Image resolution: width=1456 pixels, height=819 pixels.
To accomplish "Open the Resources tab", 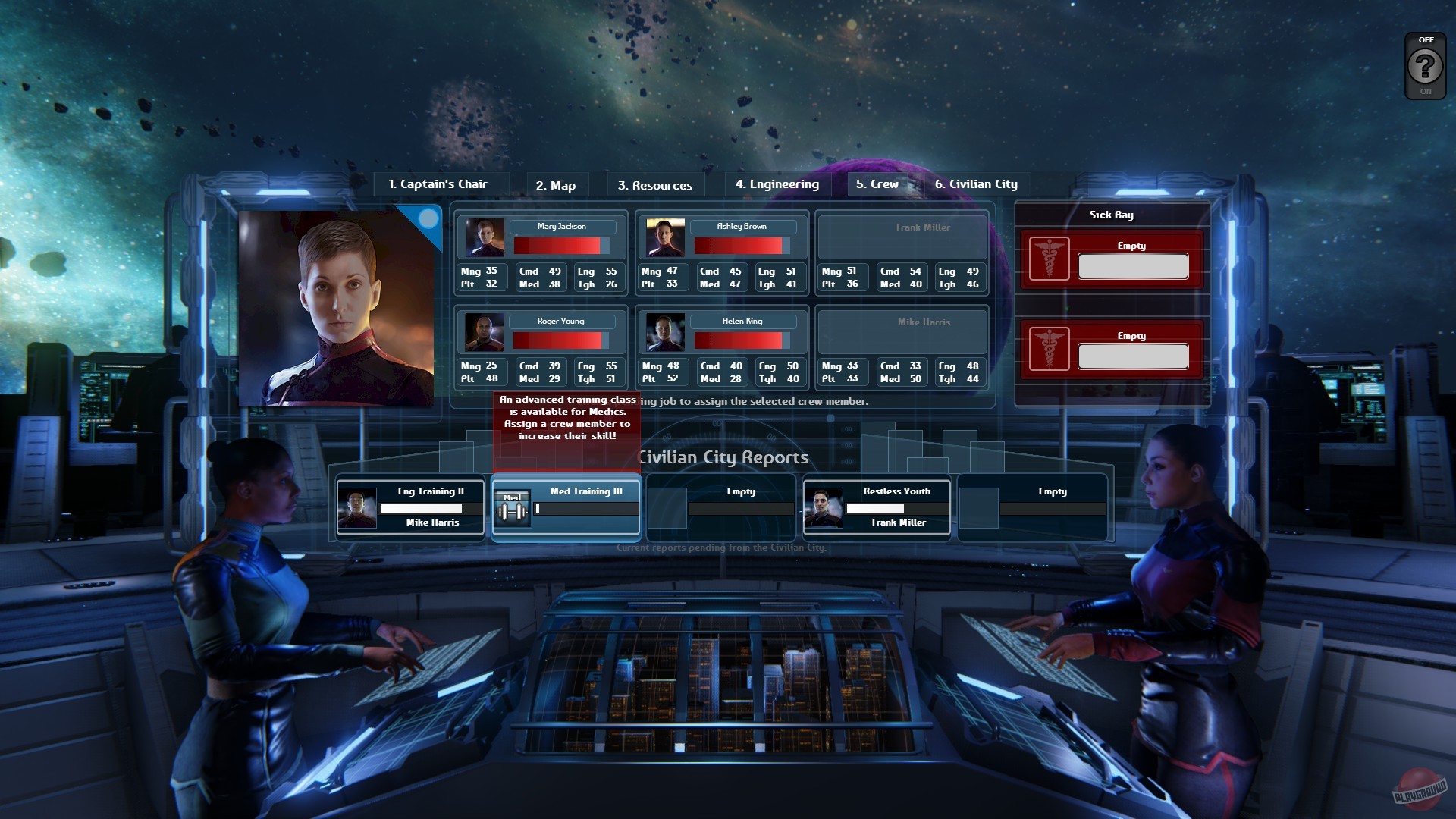I will coord(655,185).
